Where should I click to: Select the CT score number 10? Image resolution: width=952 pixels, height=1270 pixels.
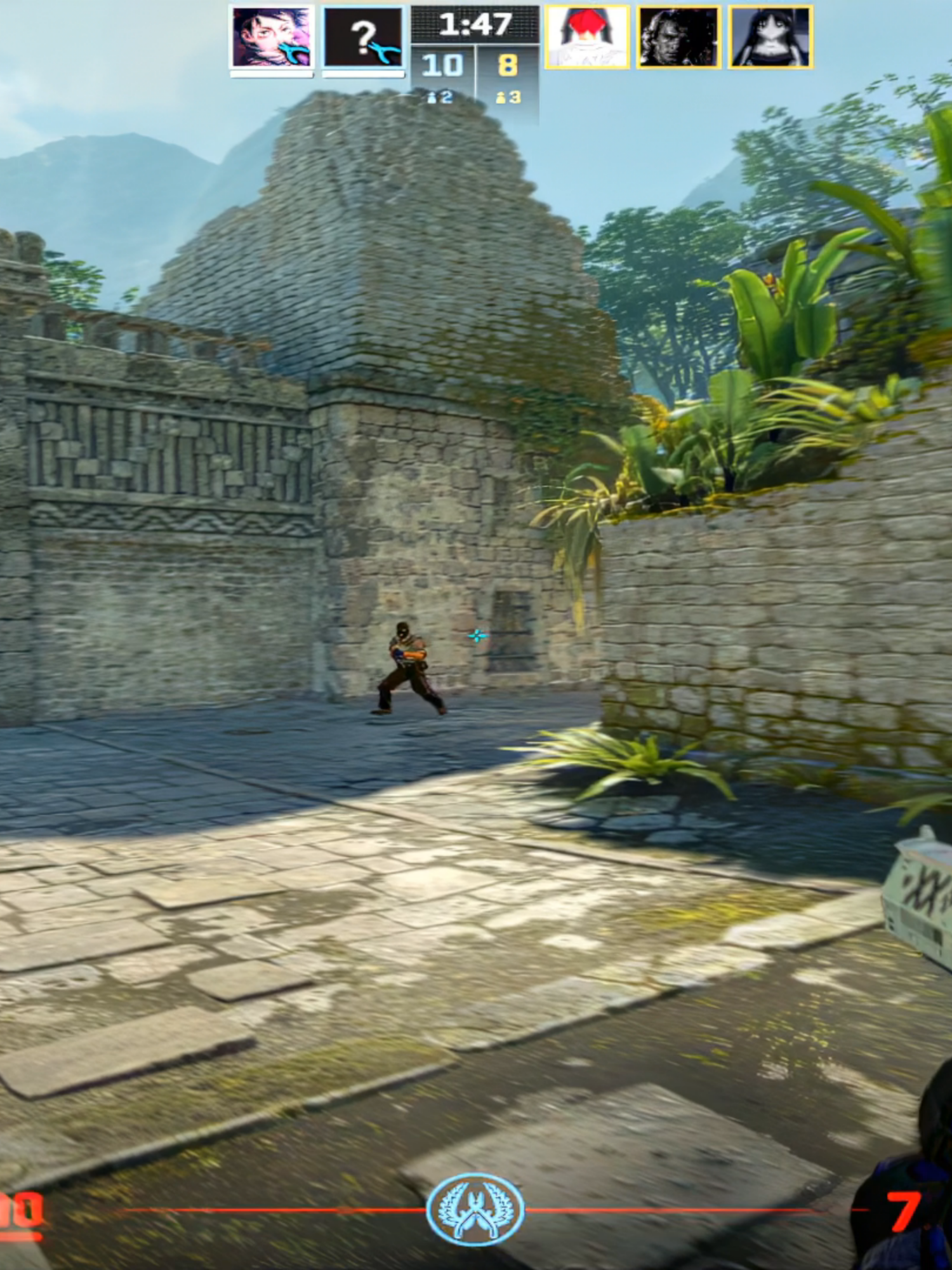click(x=442, y=63)
